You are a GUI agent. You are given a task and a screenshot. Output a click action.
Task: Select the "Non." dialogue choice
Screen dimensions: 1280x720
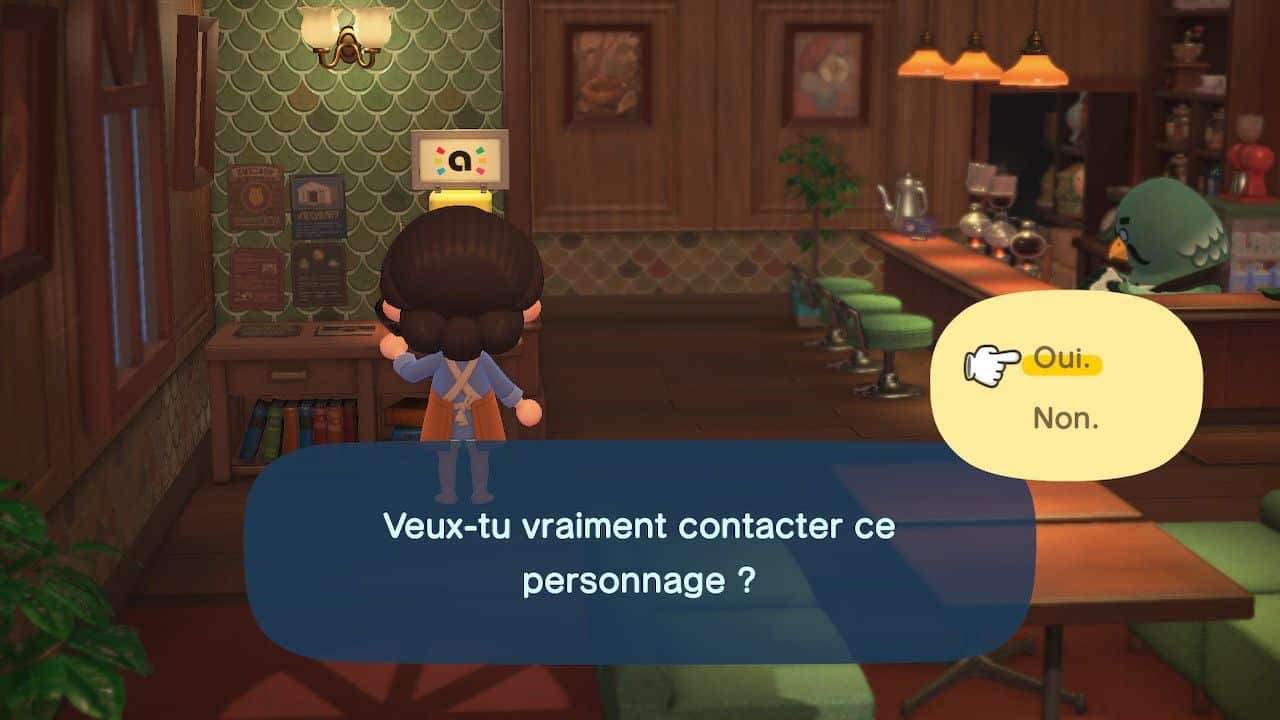[1065, 418]
